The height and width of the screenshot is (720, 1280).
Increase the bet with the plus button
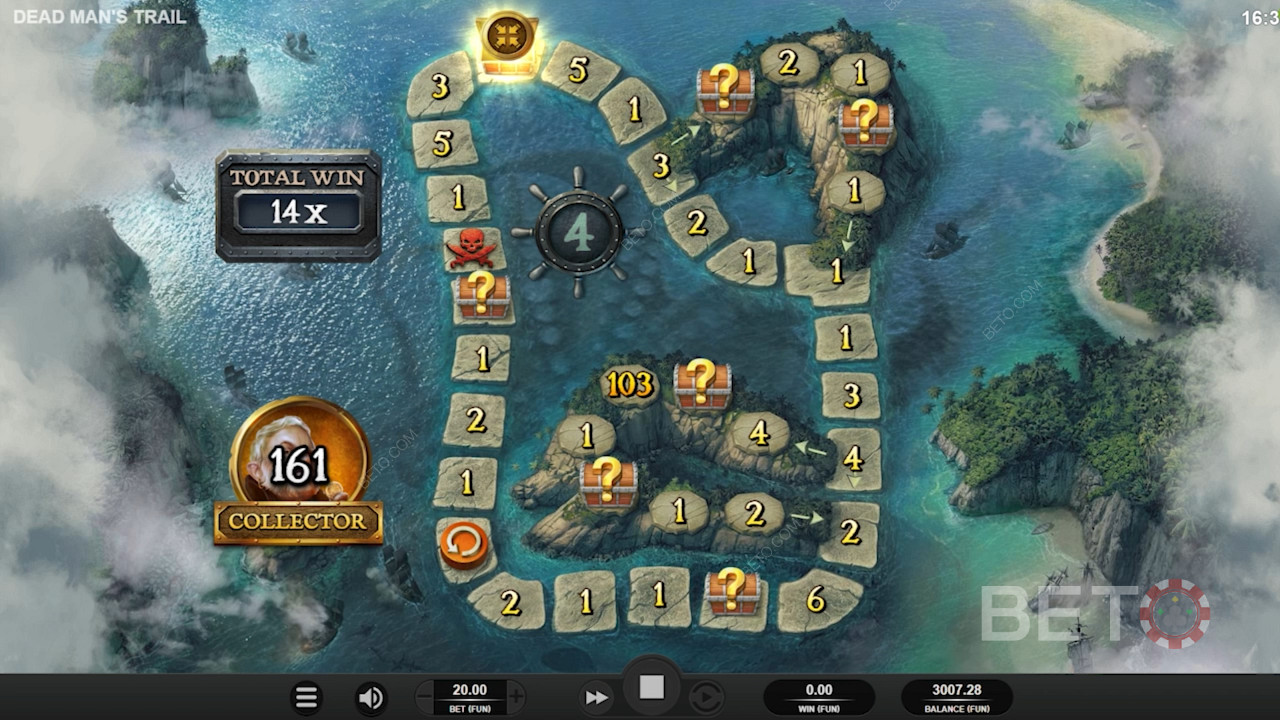pos(516,696)
